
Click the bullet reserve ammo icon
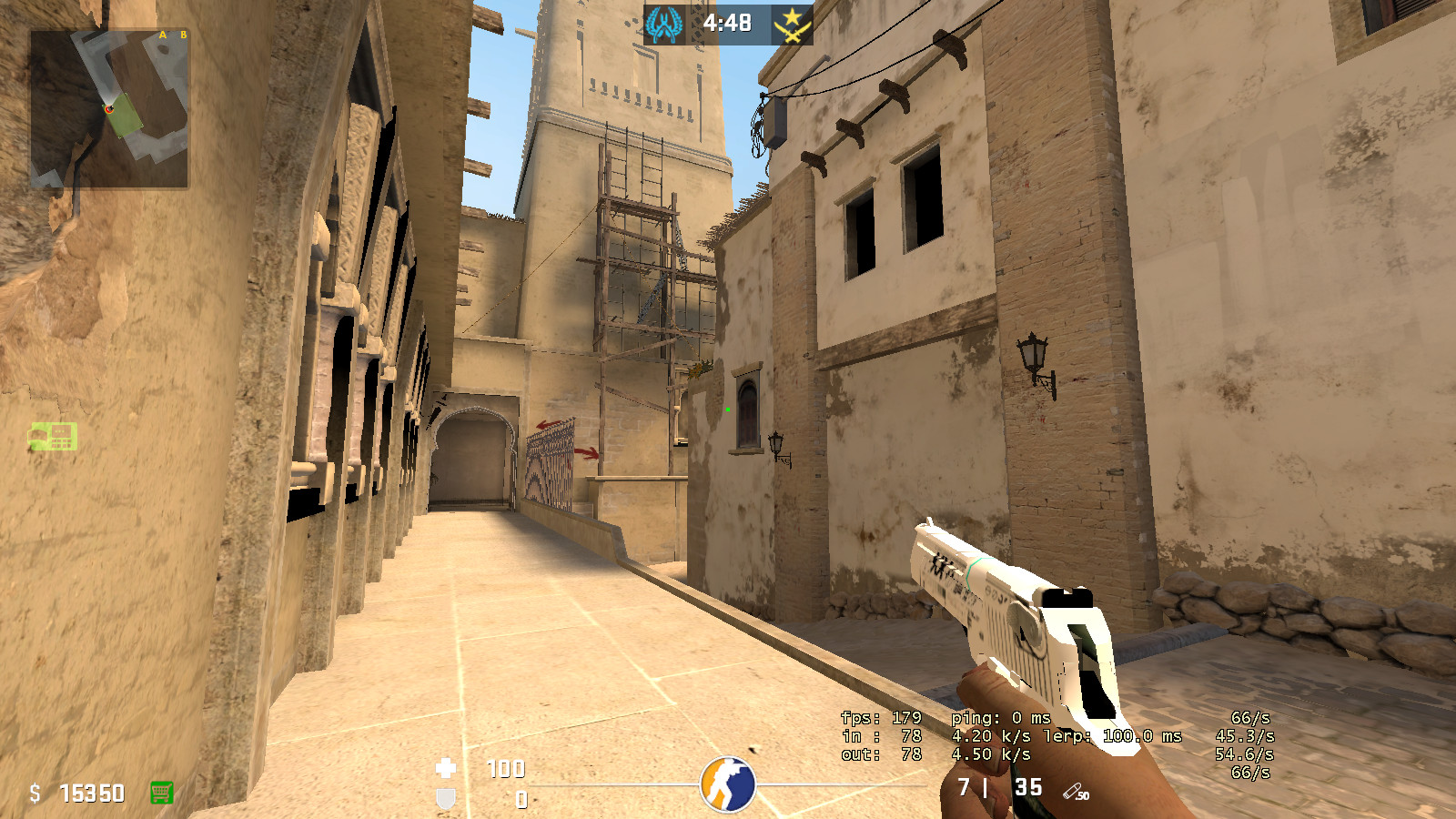(1073, 791)
